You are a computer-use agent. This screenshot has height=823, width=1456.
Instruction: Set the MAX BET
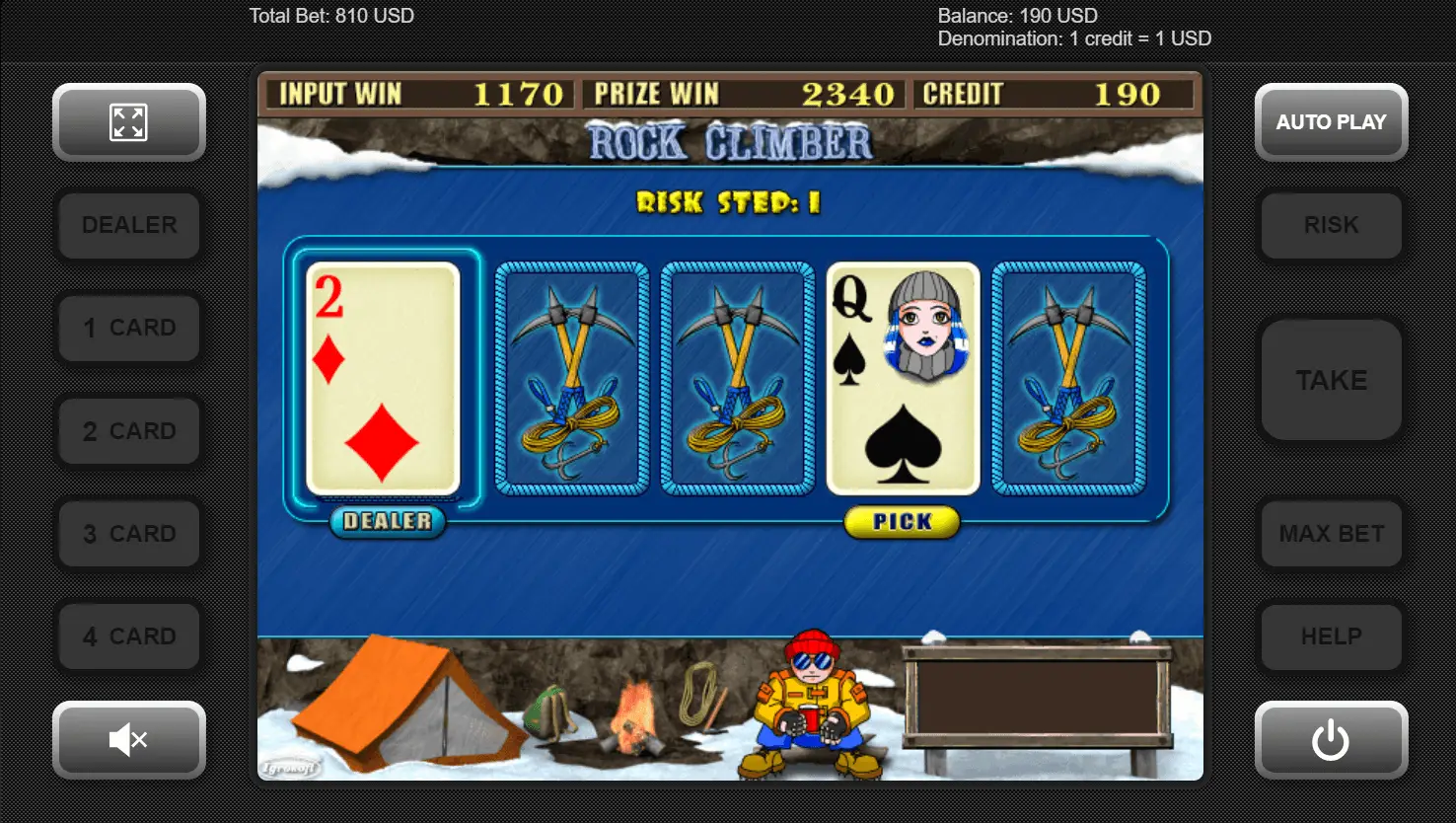tap(1331, 534)
